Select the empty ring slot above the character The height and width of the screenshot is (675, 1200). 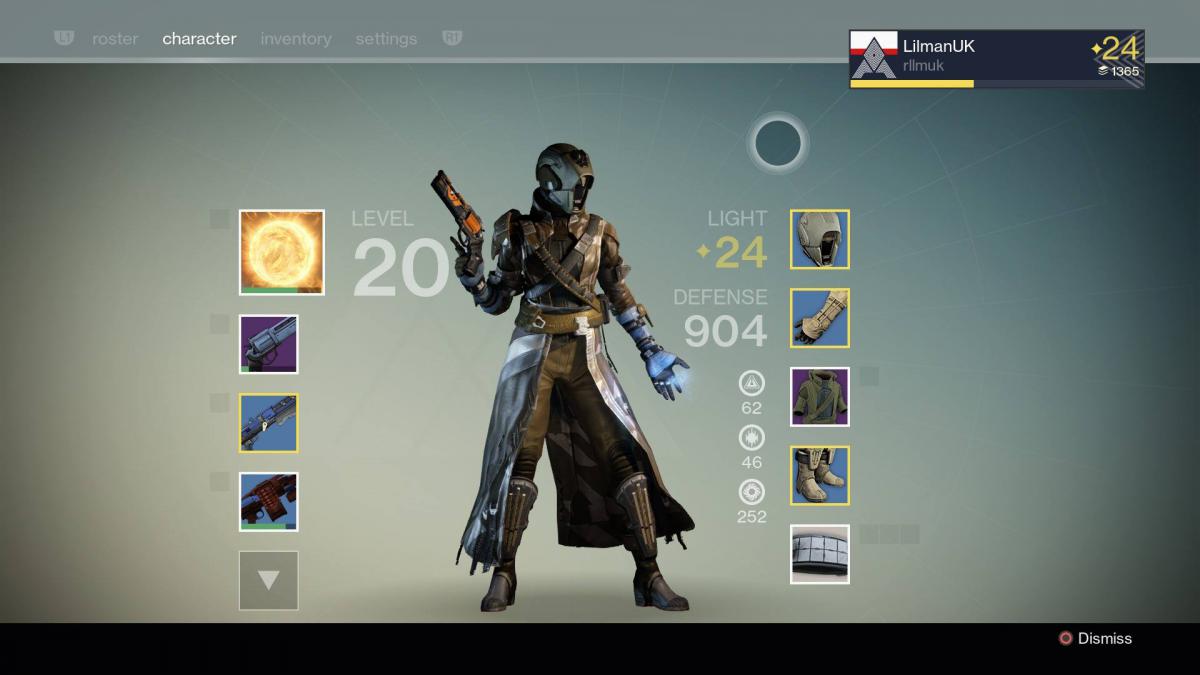(x=778, y=143)
